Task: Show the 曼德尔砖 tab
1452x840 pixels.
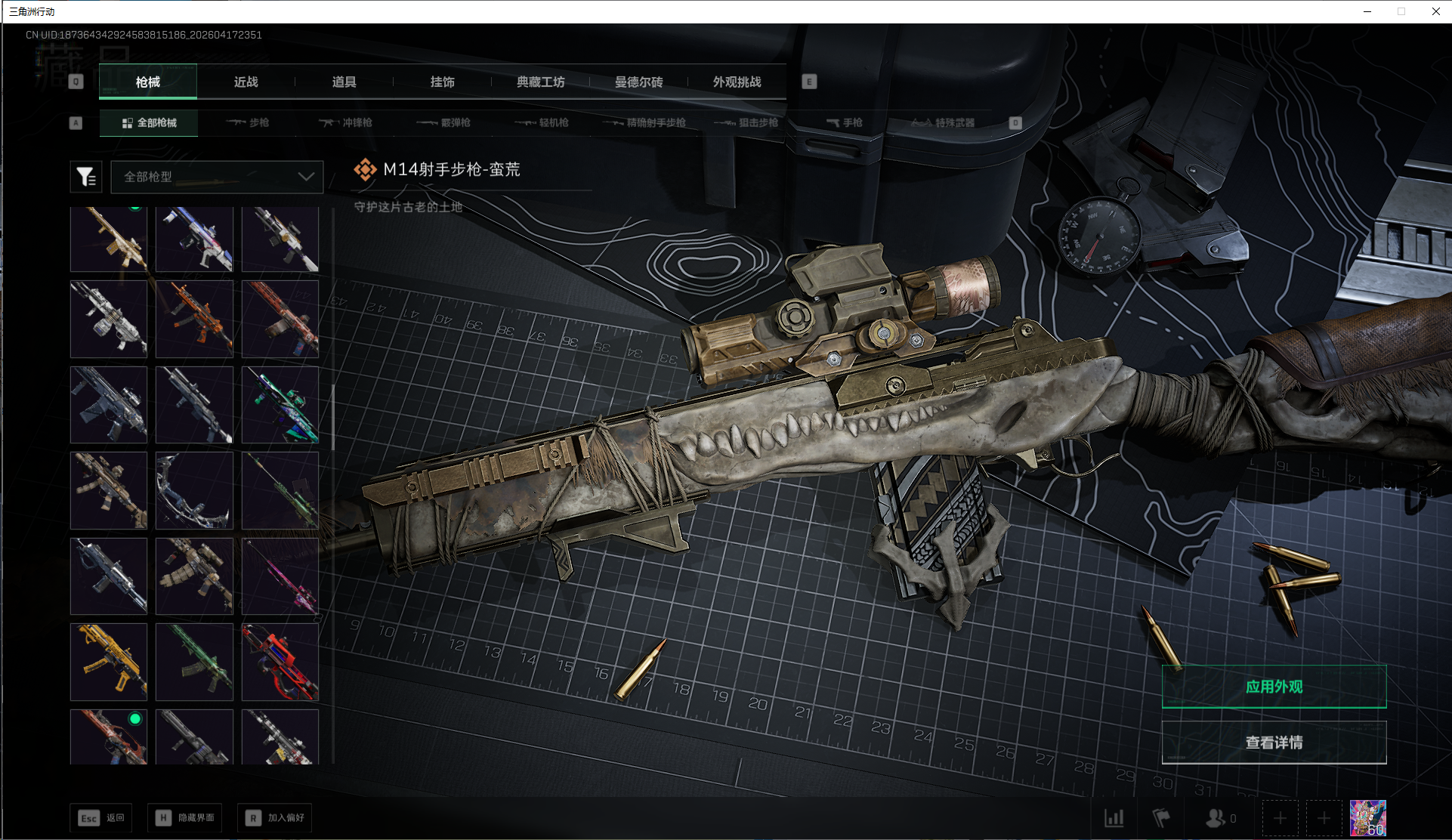Action: [639, 82]
